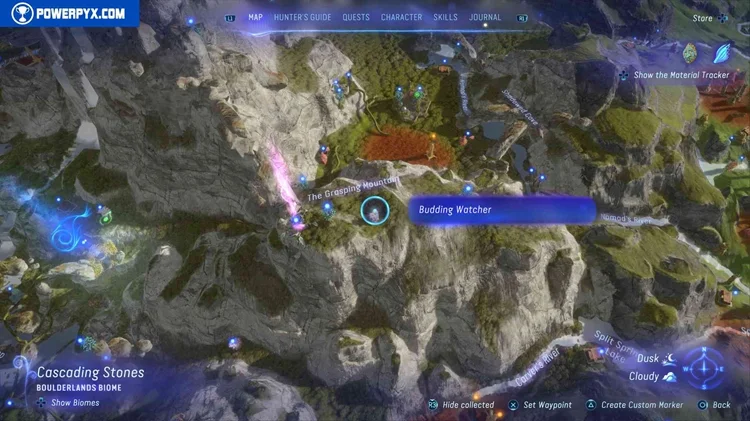This screenshot has width=750, height=421.
Task: Go to the Character tab
Action: point(401,17)
